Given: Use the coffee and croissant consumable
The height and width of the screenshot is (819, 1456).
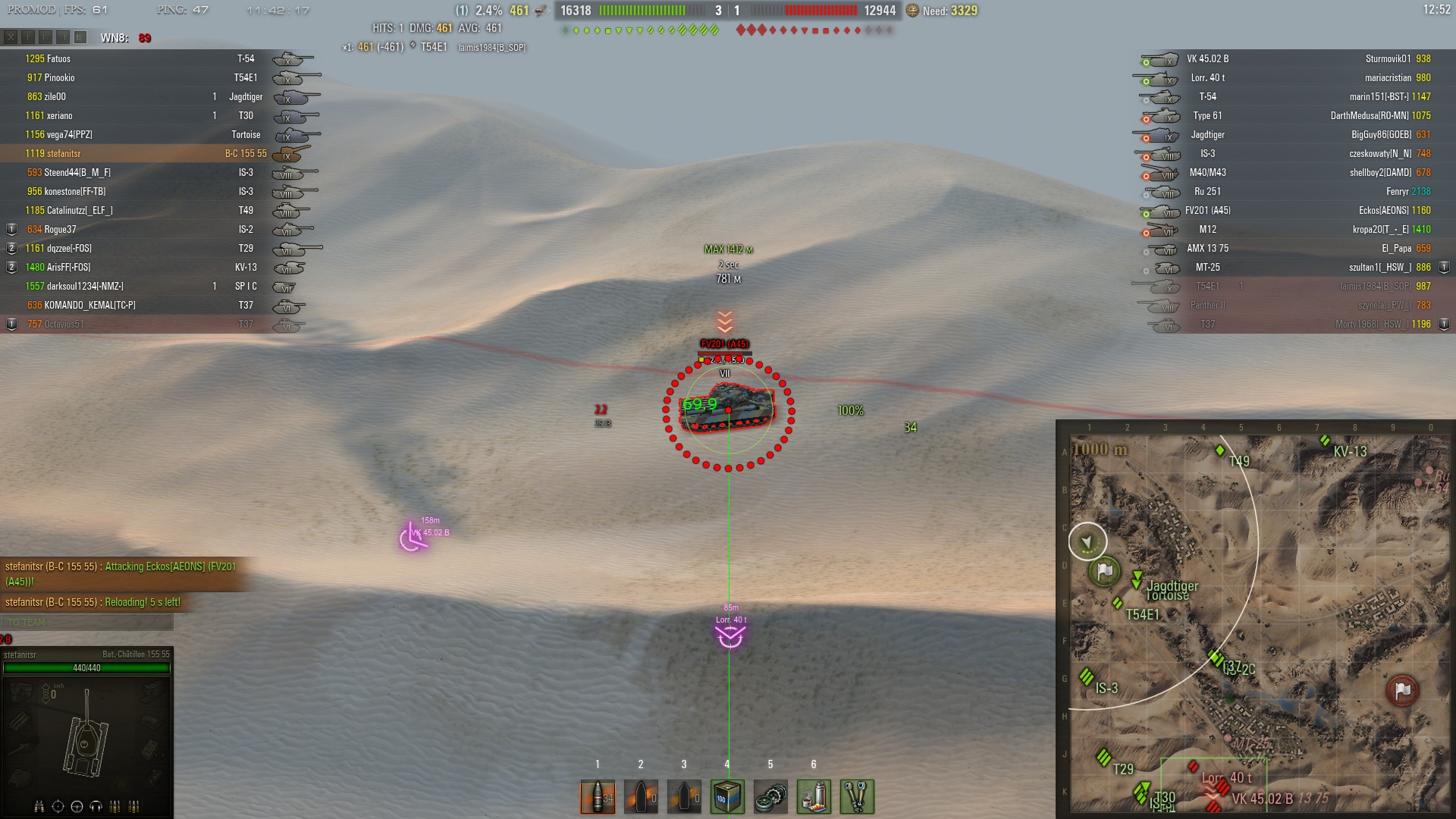Looking at the screenshot, I should tap(814, 796).
